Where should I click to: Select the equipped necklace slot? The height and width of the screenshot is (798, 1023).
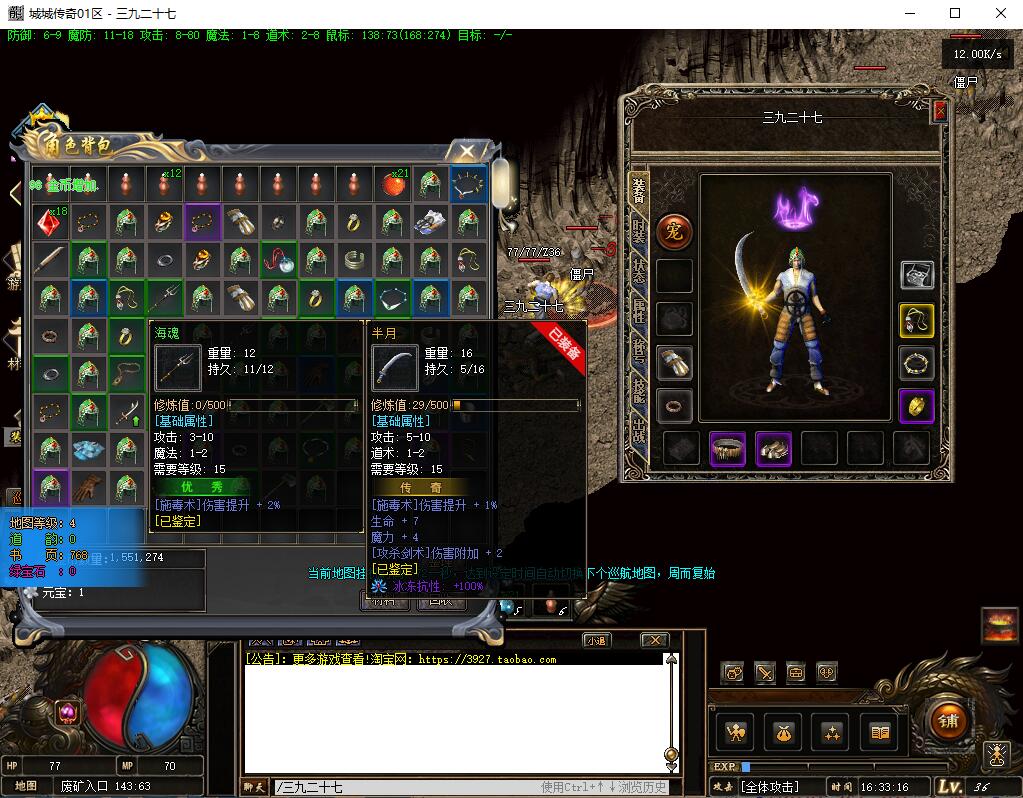[x=916, y=320]
